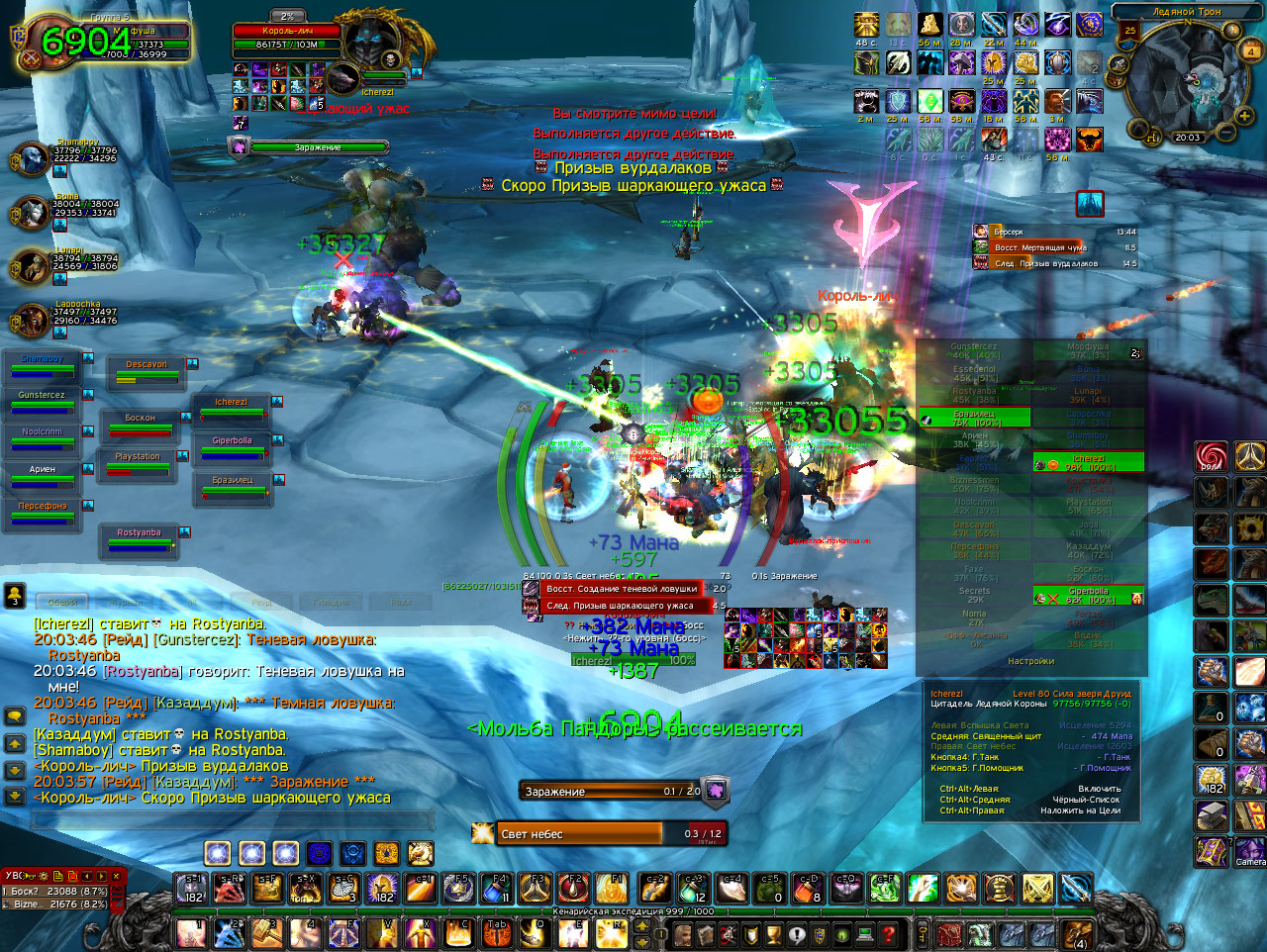Open the Настройки settings of the healing grid
The height and width of the screenshot is (952, 1267).
tap(1030, 661)
